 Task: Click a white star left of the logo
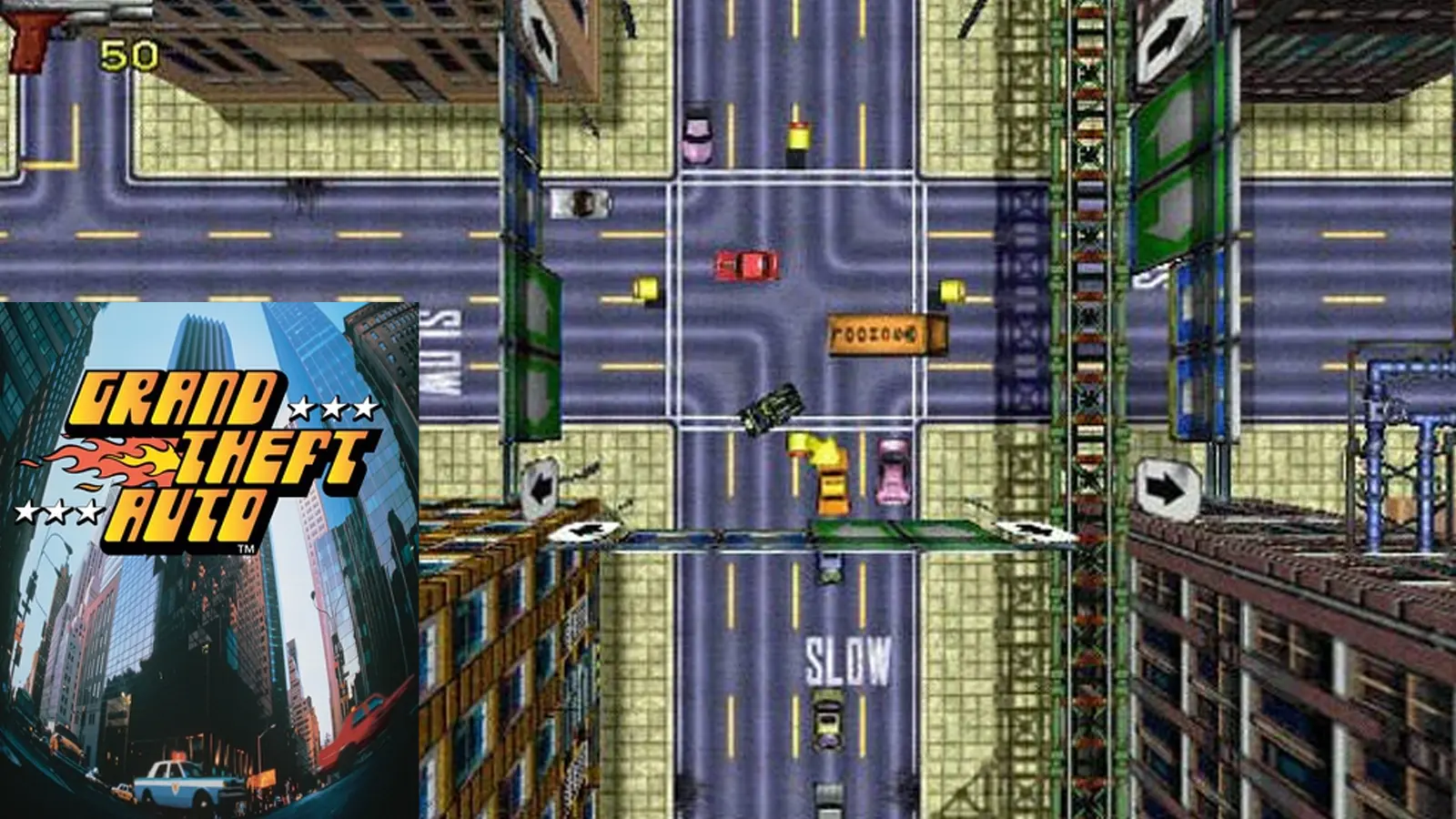click(55, 512)
